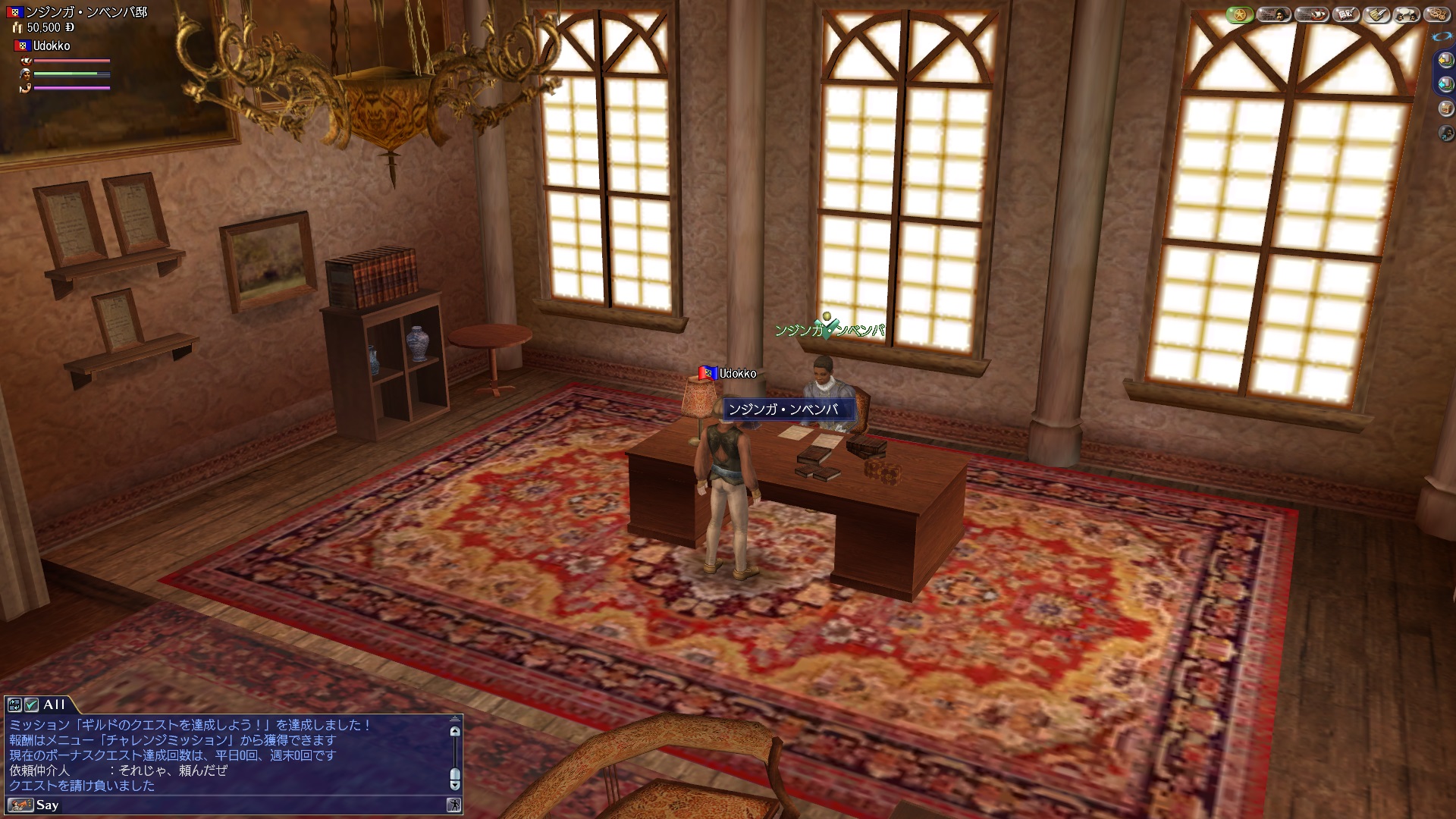The width and height of the screenshot is (1456, 819).
Task: Open the treasure chest side icon
Action: coord(1445,109)
